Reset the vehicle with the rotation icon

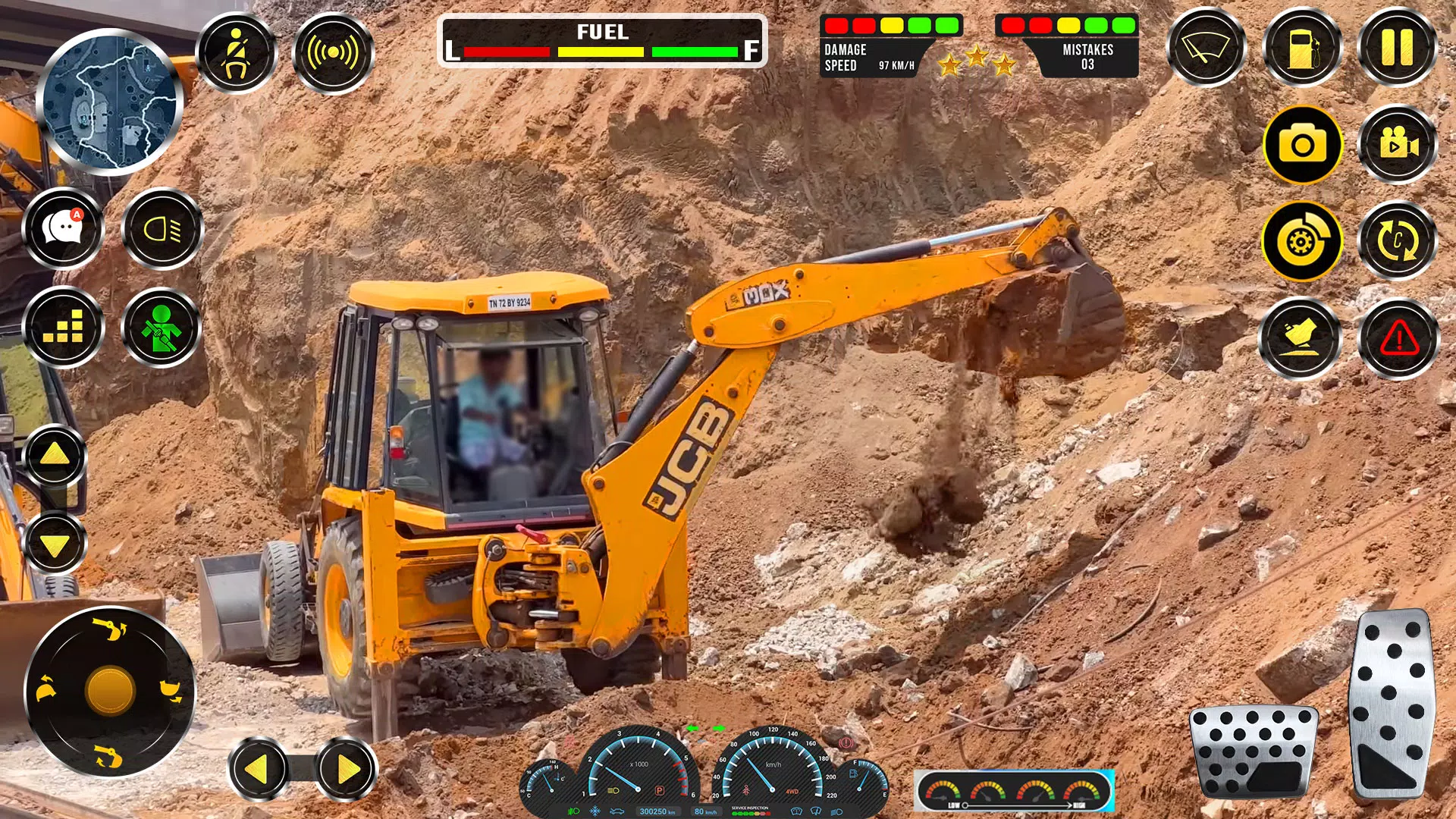[x=1395, y=240]
